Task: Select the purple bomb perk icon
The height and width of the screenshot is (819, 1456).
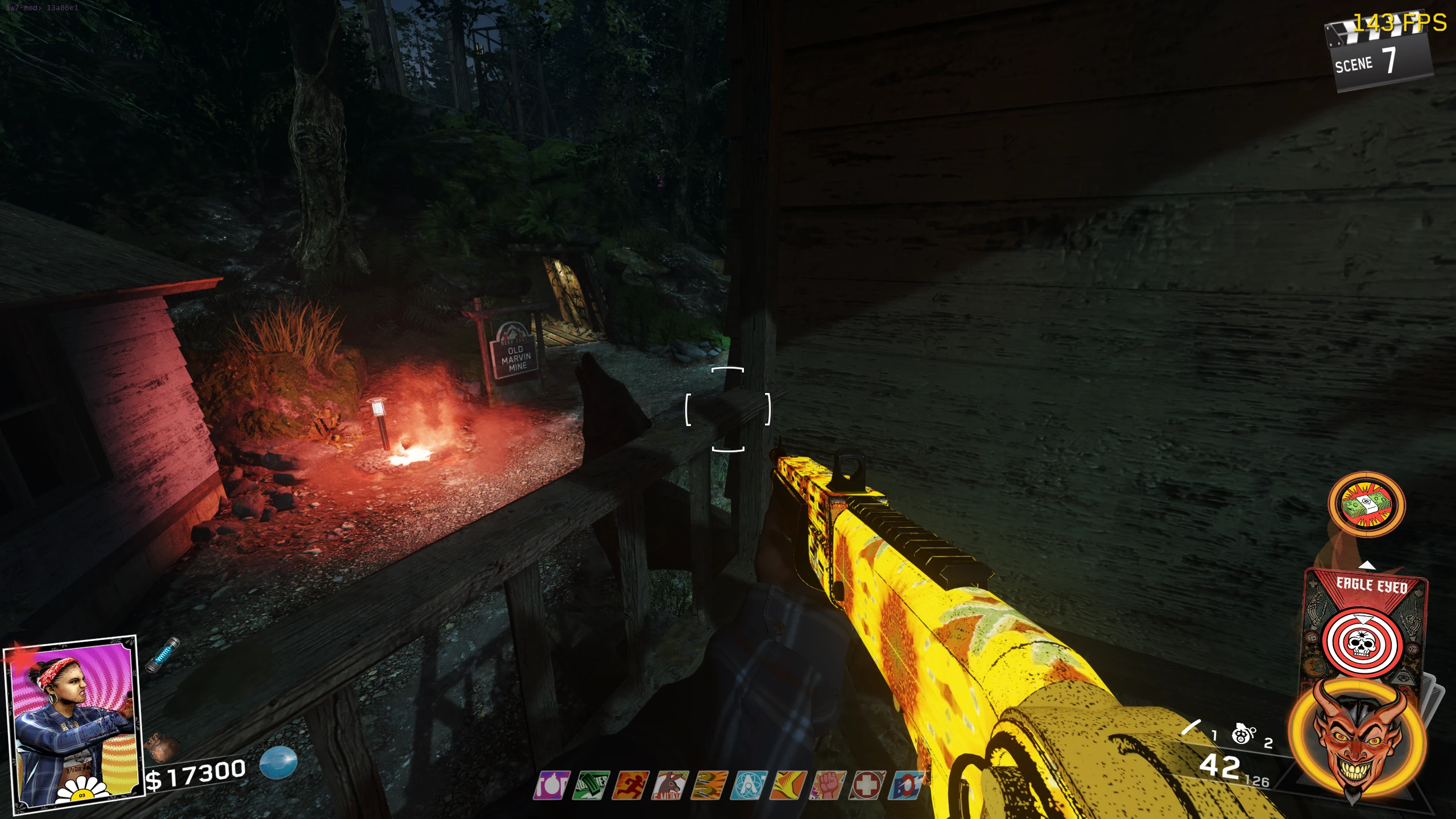Action: [x=552, y=785]
